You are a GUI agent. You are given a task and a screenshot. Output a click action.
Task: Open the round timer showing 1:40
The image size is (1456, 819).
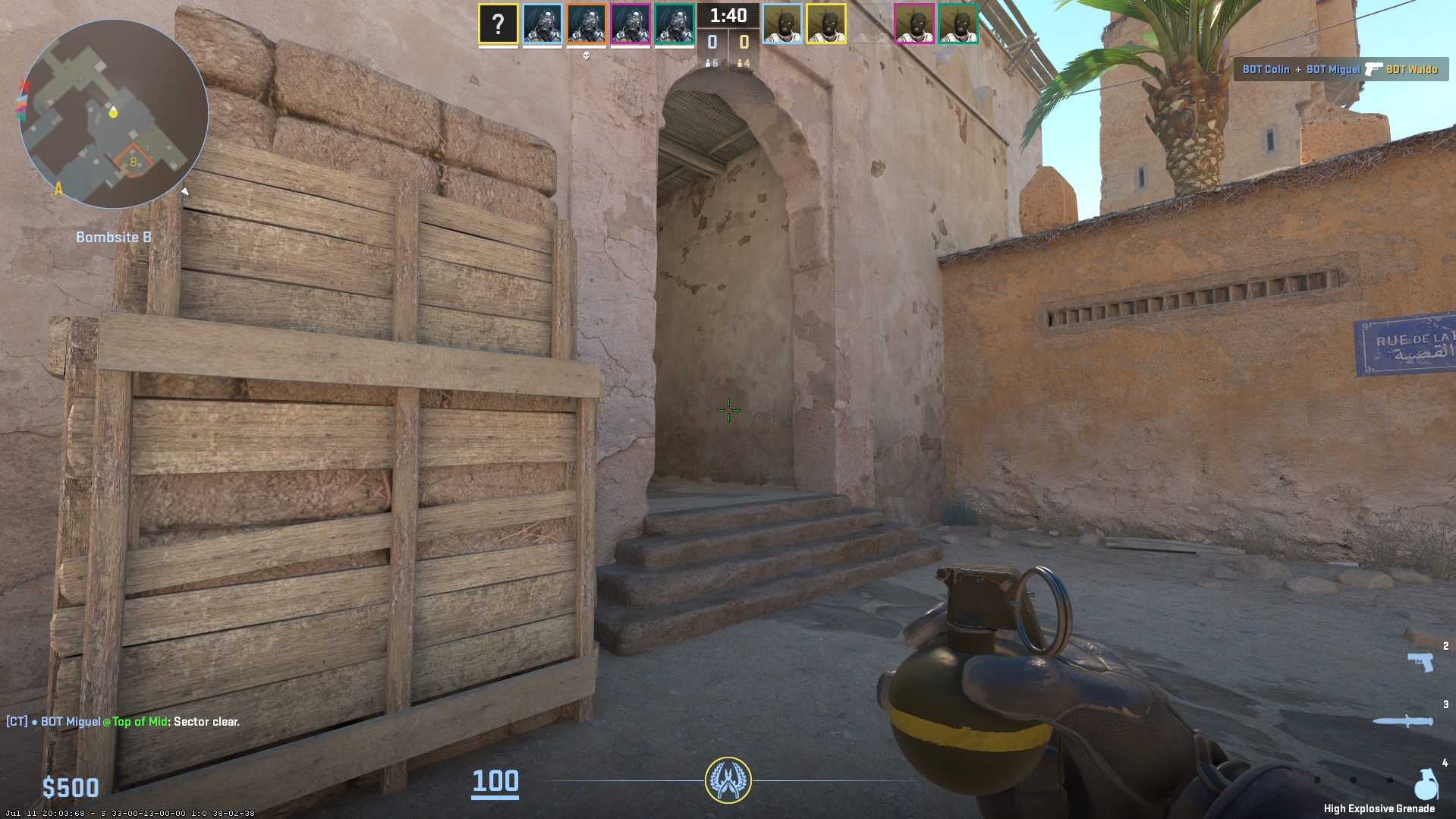(x=728, y=17)
